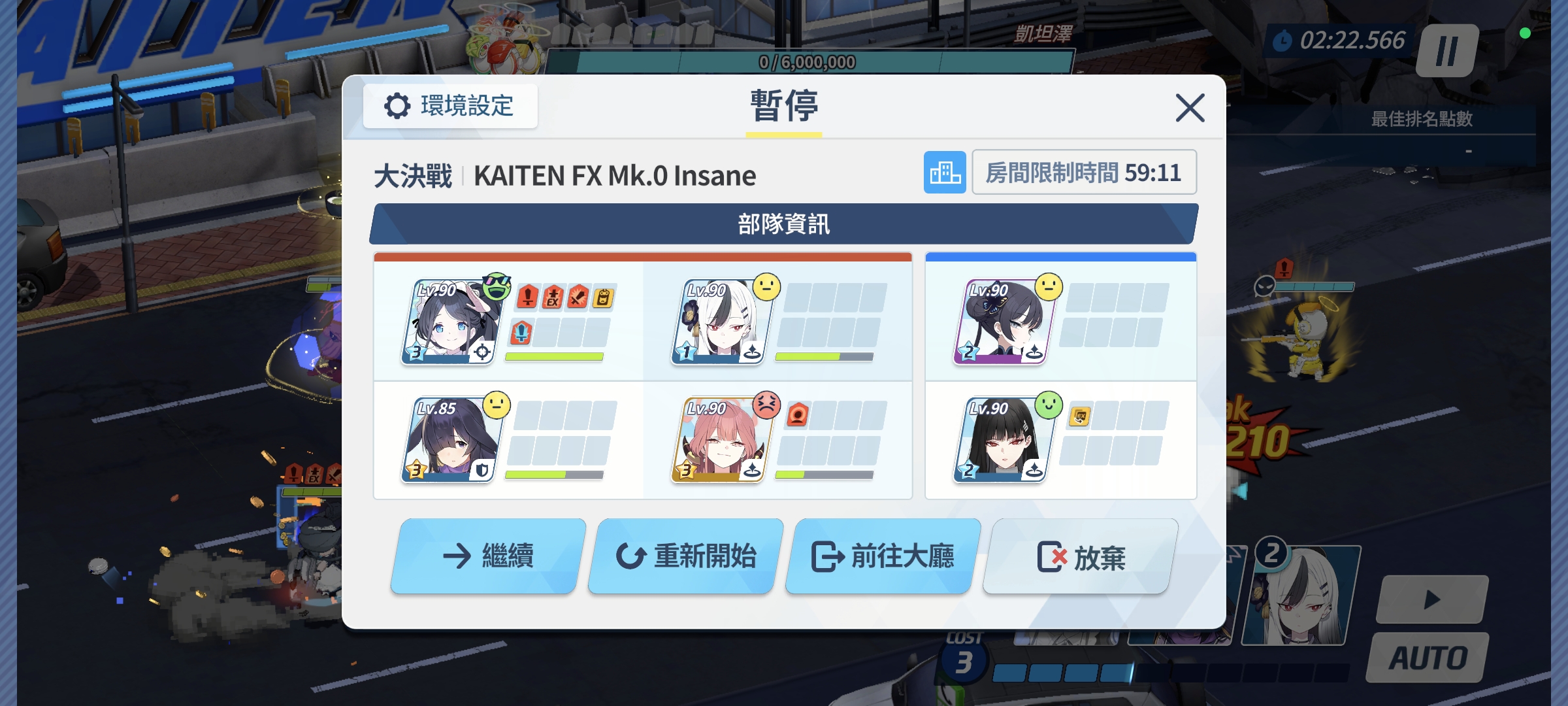Open room info via the blue building icon

click(x=946, y=173)
